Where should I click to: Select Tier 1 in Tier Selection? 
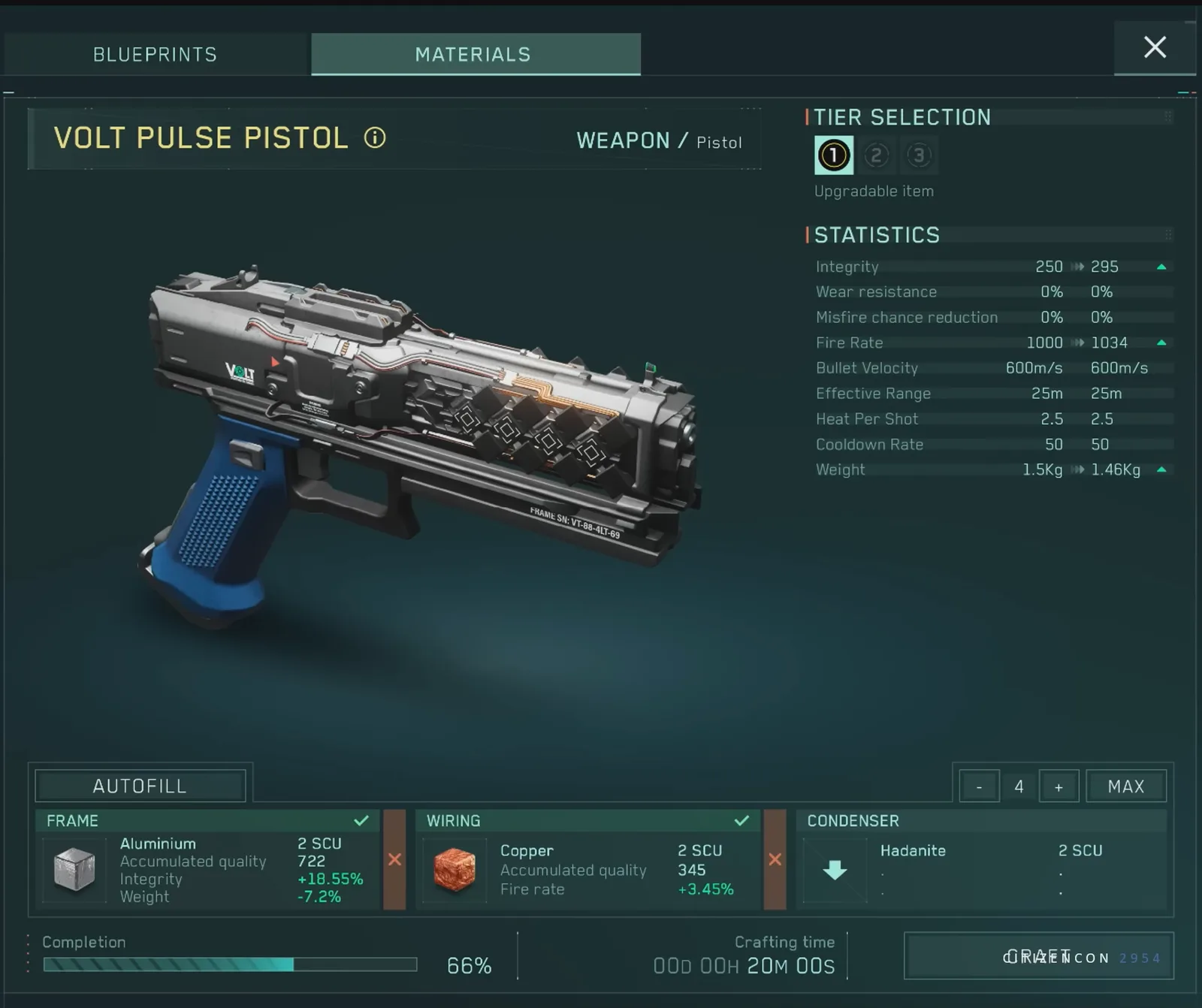click(x=833, y=155)
